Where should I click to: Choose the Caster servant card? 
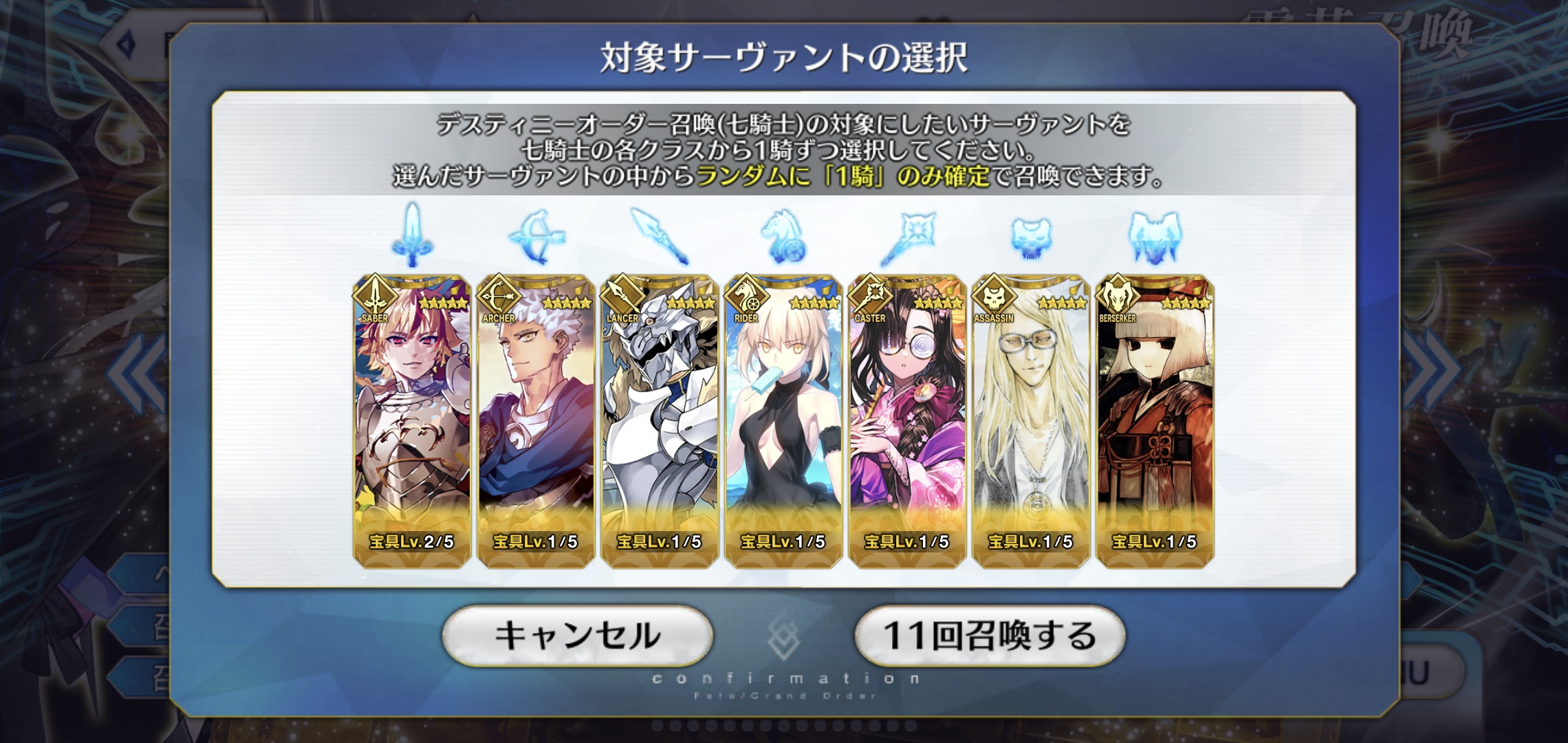907,421
